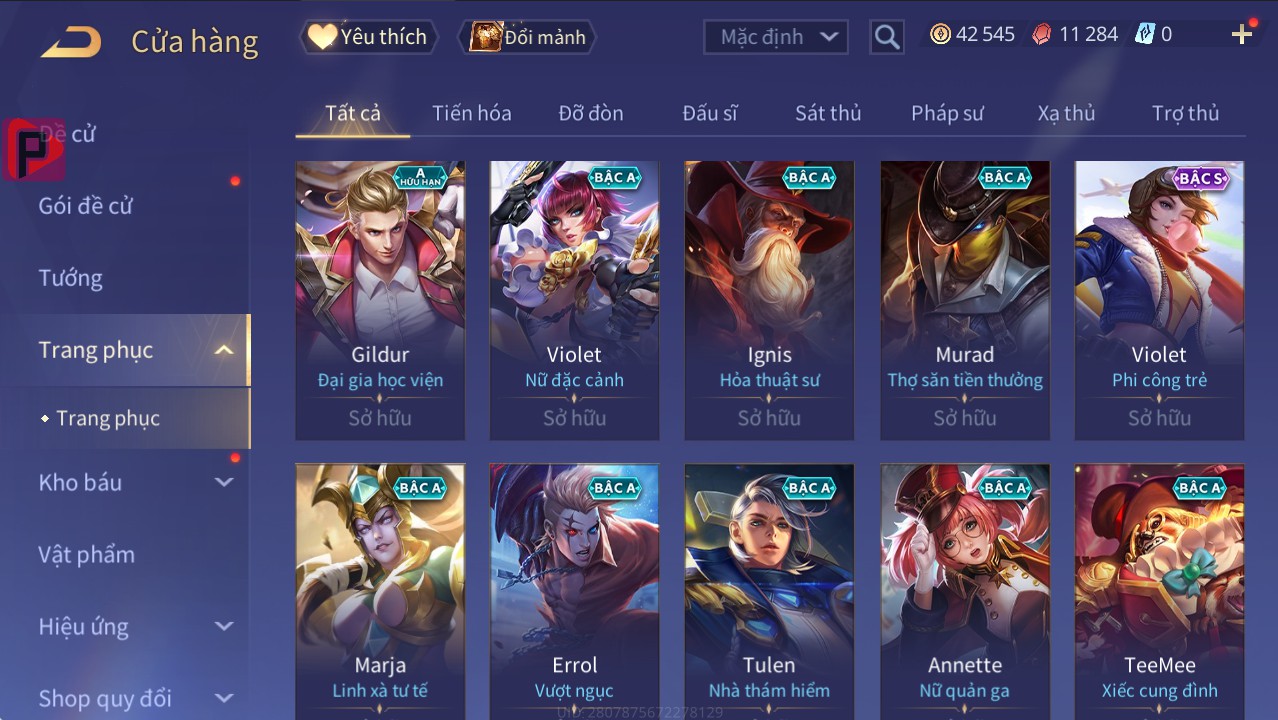
Task: Add currency with the plus button
Action: coord(1242,35)
